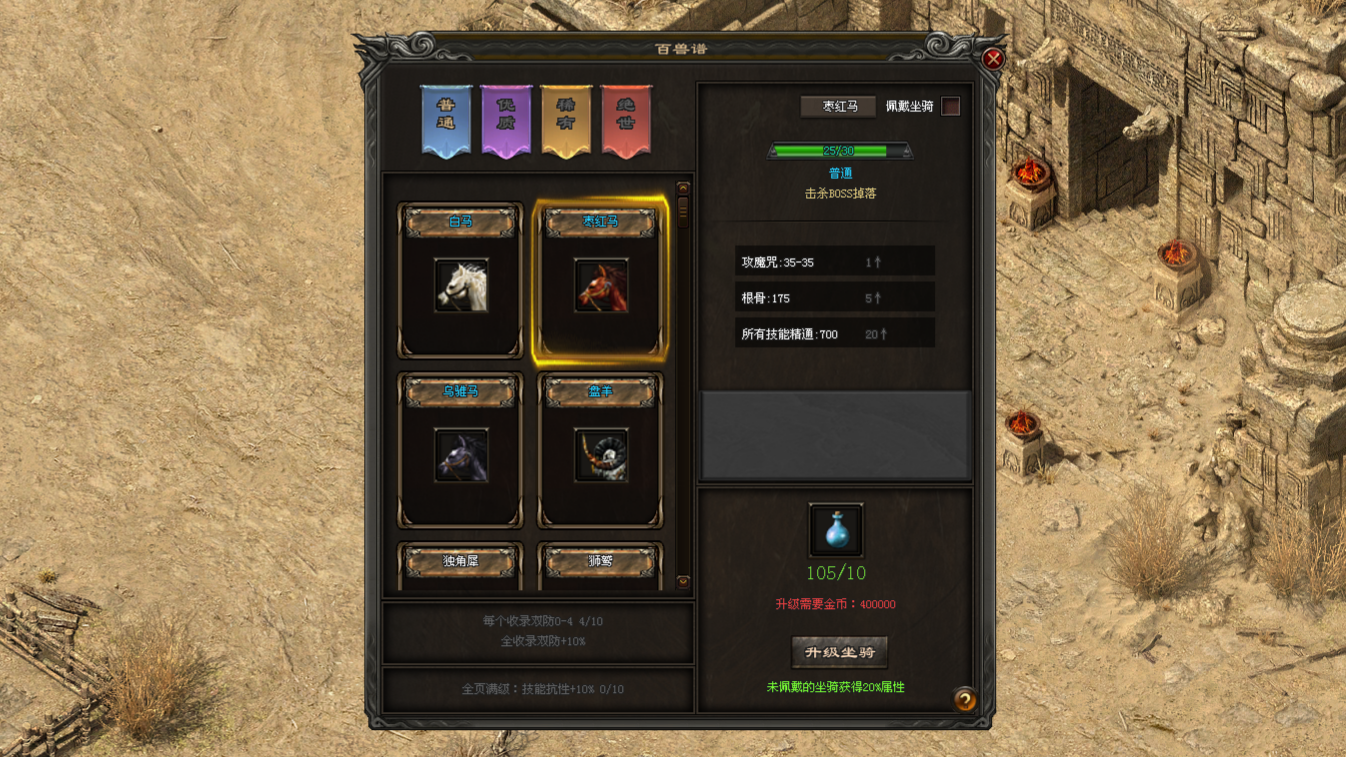This screenshot has width=1346, height=757.
Task: Click the 独角犀 mount card header
Action: click(x=459, y=561)
